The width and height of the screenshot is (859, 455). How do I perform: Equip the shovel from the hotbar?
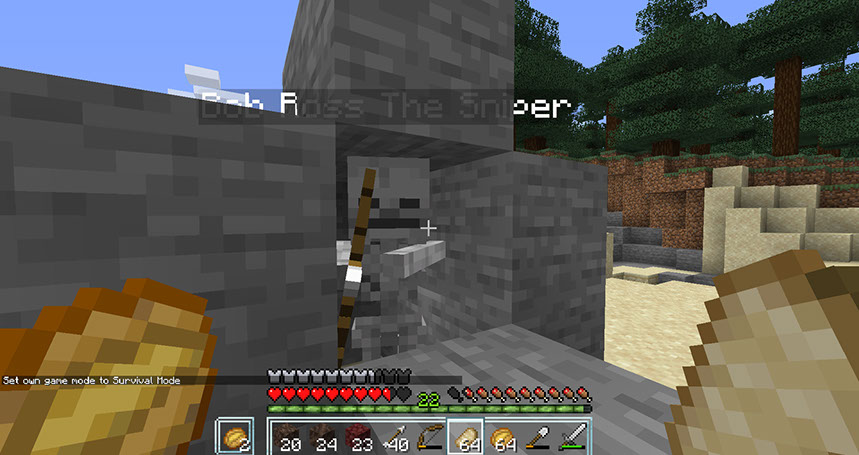point(538,438)
